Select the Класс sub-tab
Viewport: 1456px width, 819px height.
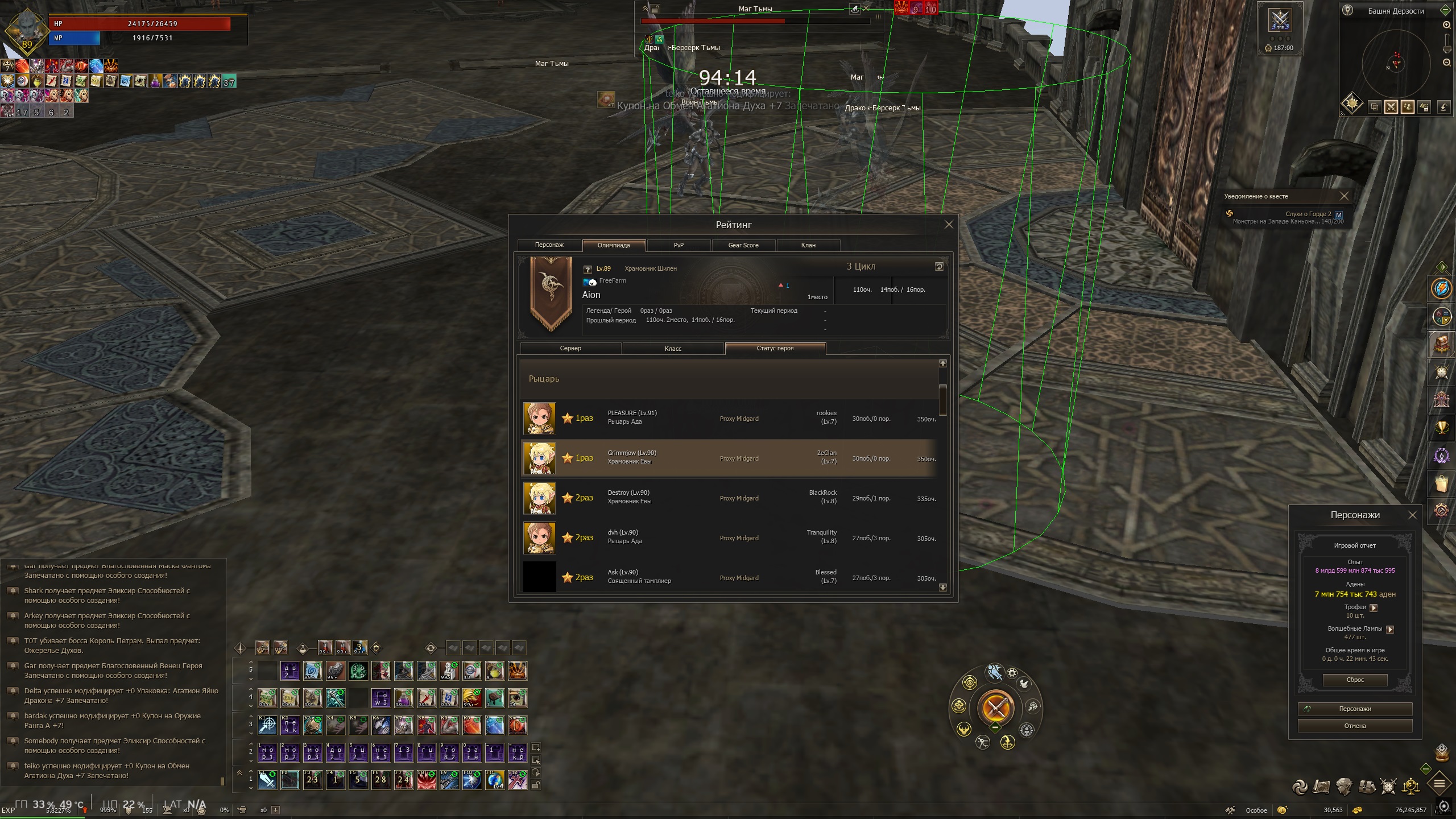pyautogui.click(x=673, y=348)
